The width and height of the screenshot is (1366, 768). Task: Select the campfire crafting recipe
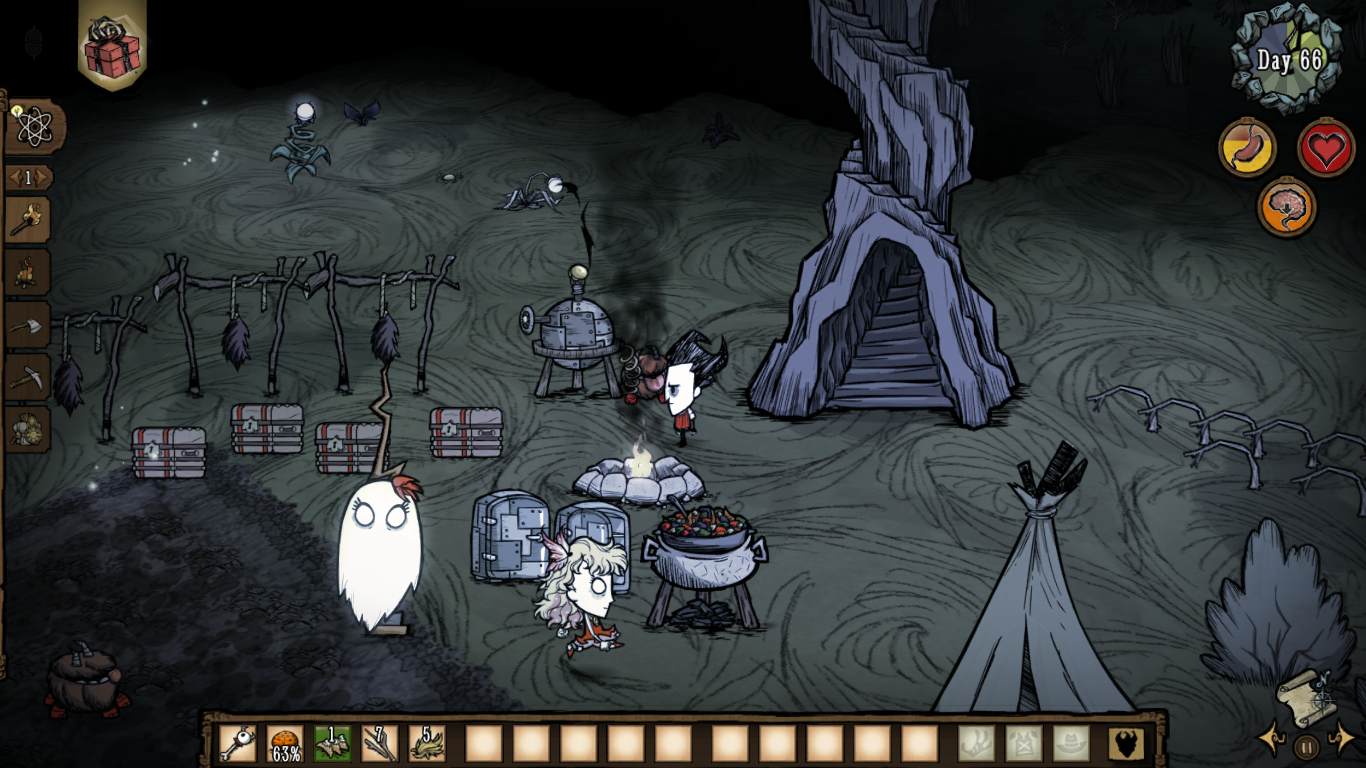coord(27,272)
